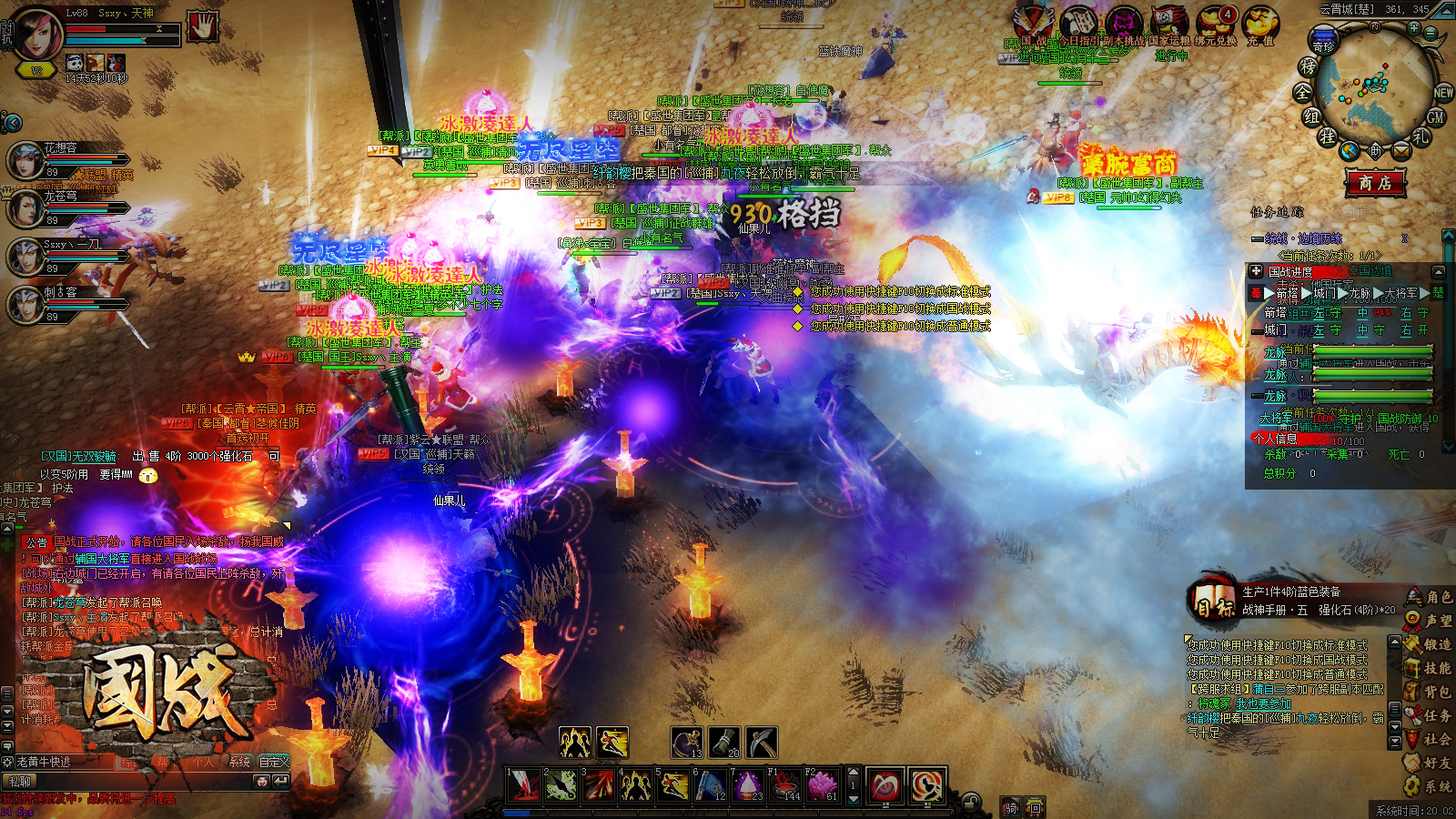
Task: Open the 角色 character menu
Action: [1429, 597]
